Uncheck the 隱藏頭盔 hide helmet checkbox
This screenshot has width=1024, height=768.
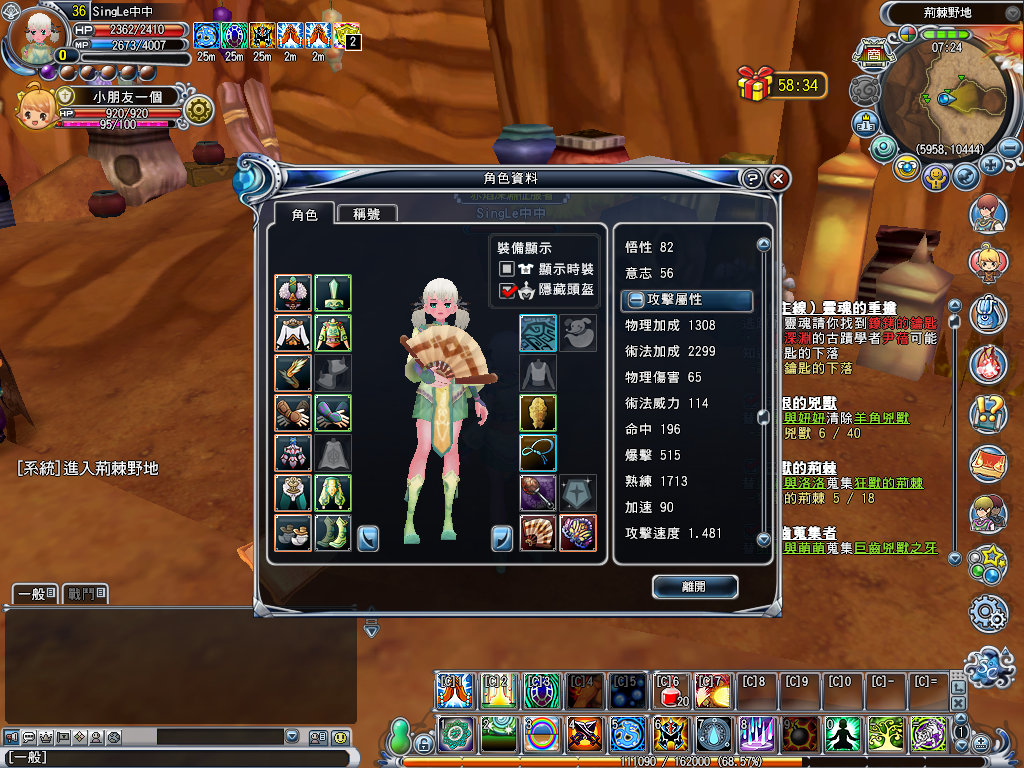click(508, 290)
